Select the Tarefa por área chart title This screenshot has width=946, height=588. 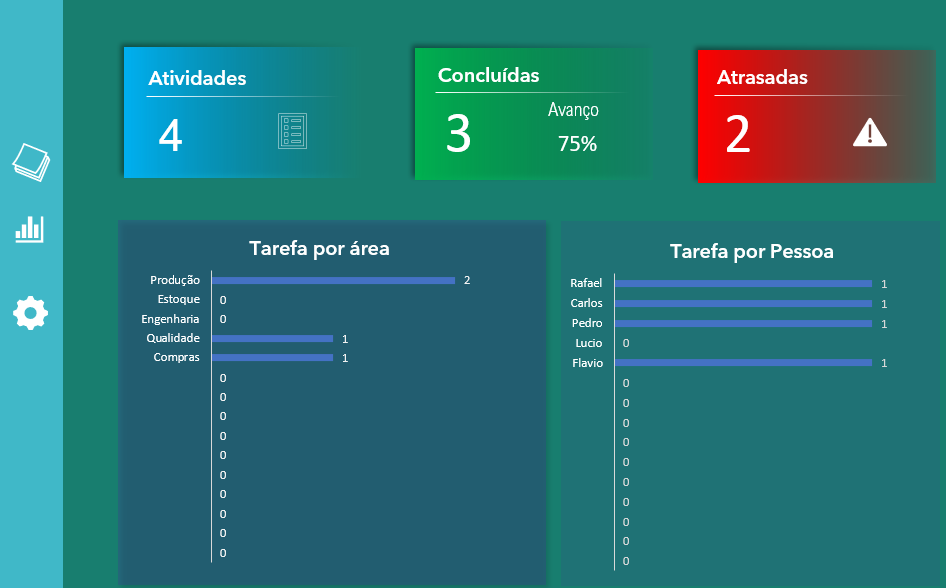click(x=319, y=248)
